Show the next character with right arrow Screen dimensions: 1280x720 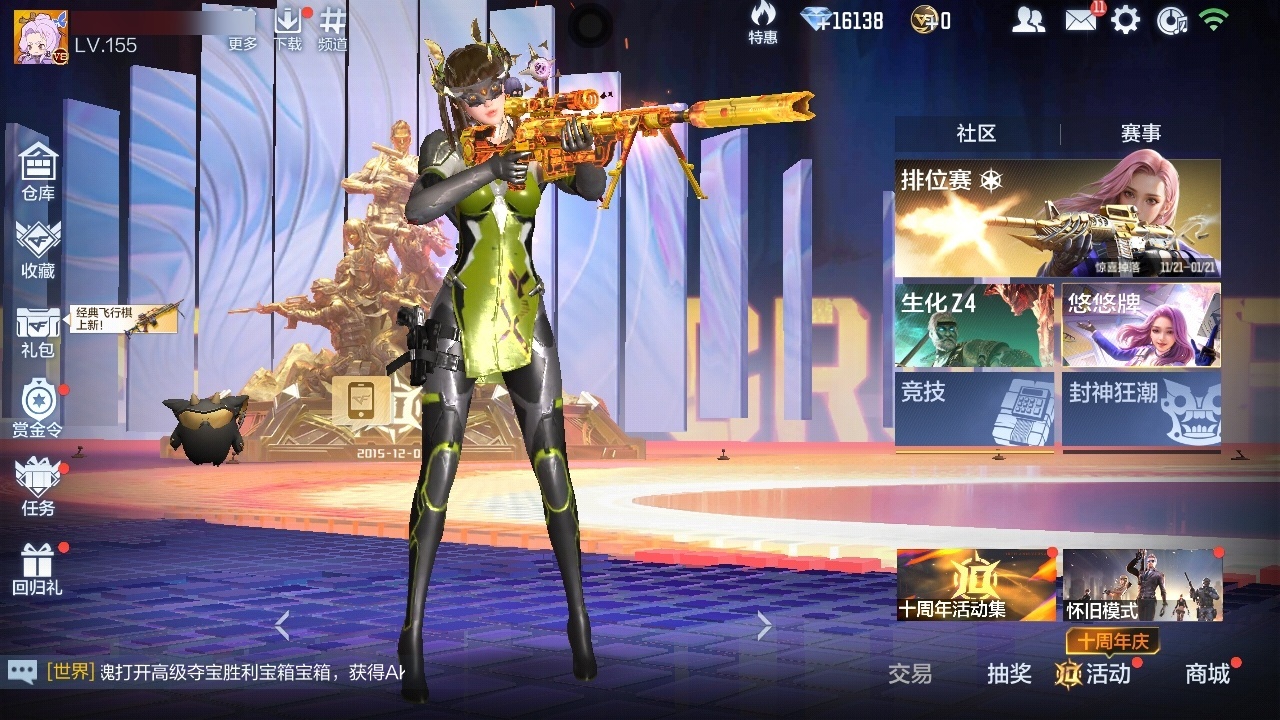coord(764,626)
